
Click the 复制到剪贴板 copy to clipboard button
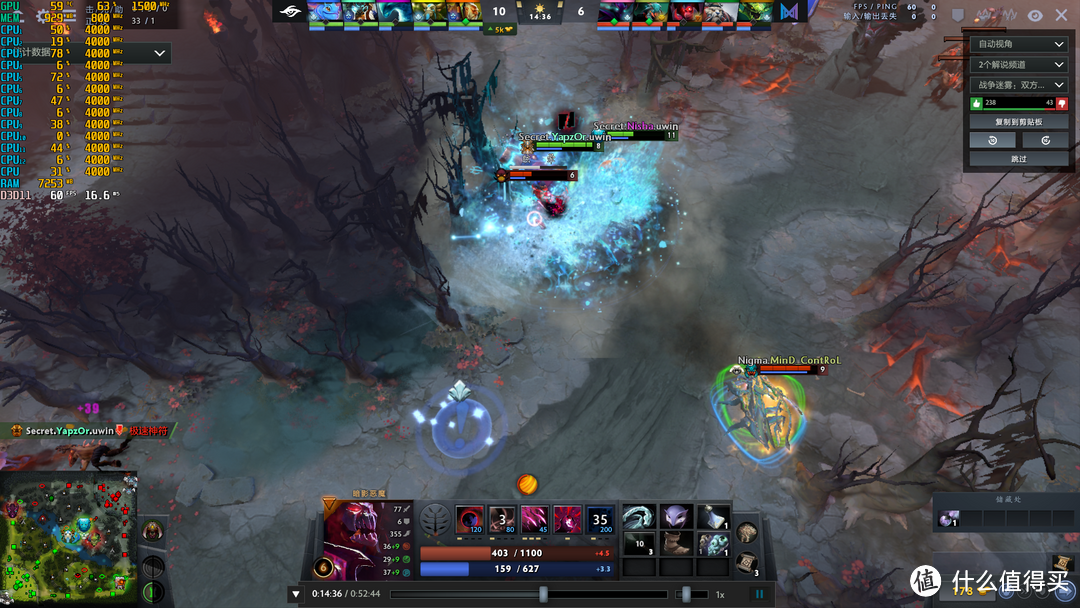pos(1018,122)
